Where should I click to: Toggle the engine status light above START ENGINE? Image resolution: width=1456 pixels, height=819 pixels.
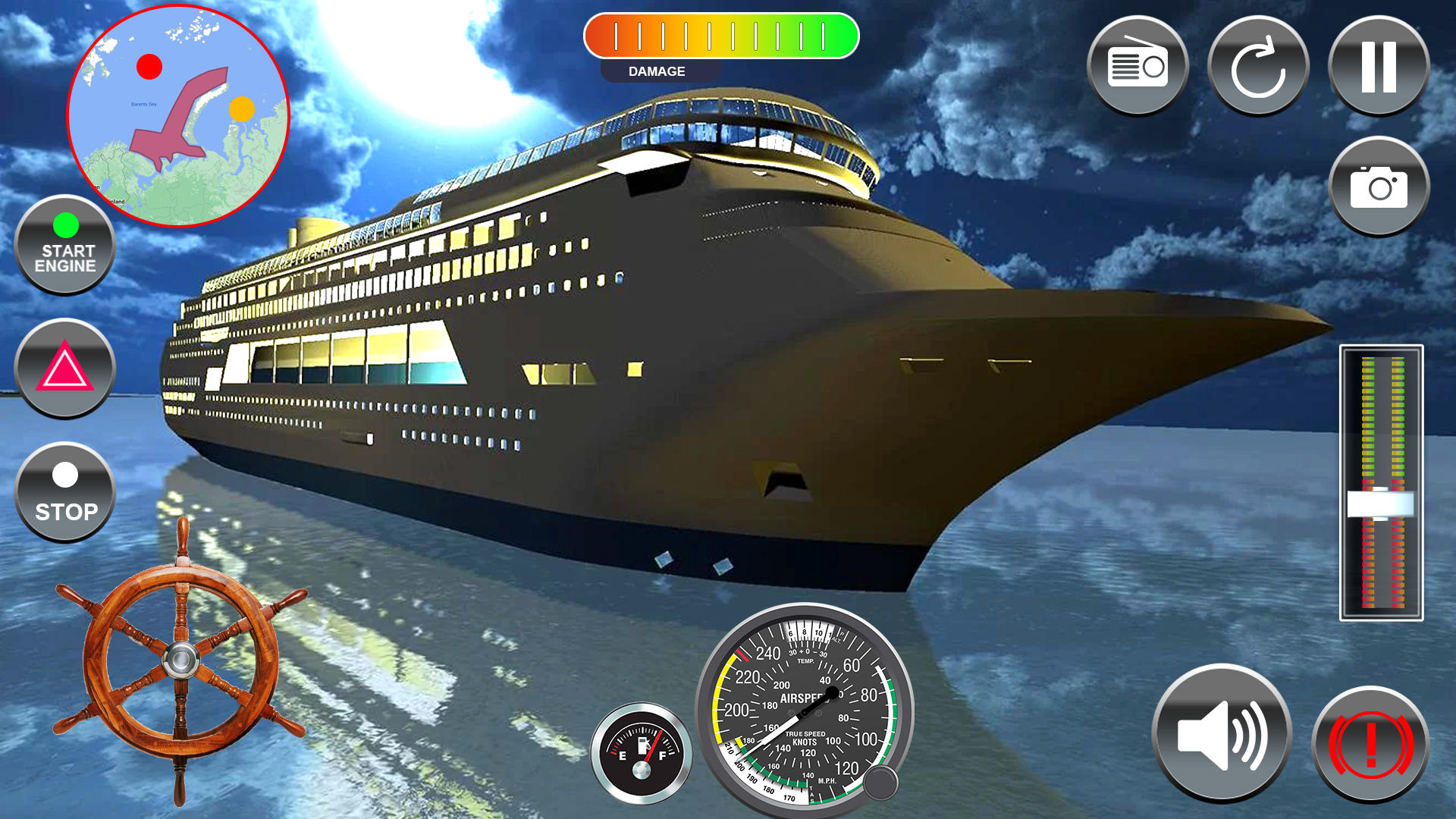tap(66, 224)
